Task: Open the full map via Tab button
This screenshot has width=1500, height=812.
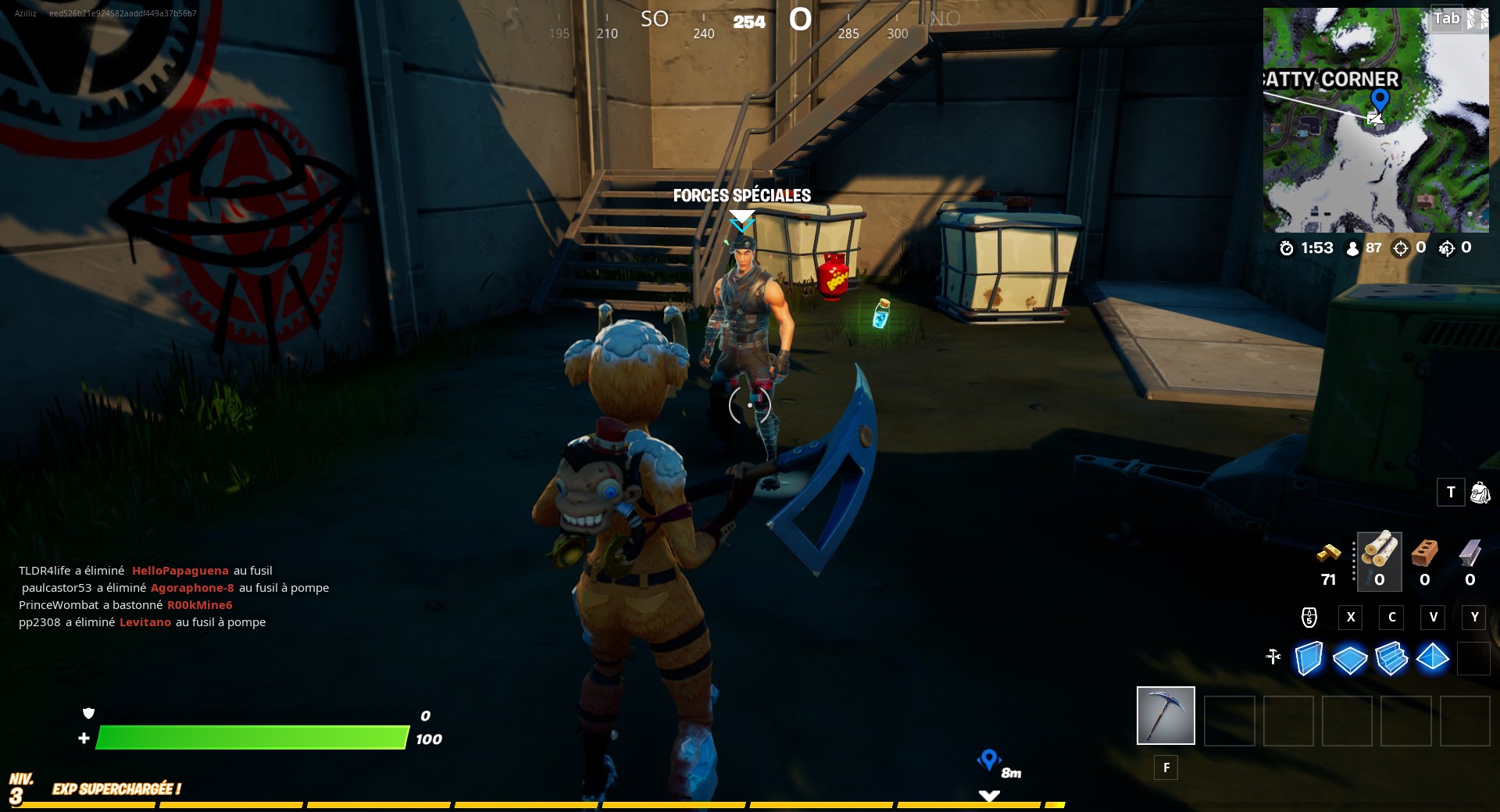Action: coord(1445,18)
